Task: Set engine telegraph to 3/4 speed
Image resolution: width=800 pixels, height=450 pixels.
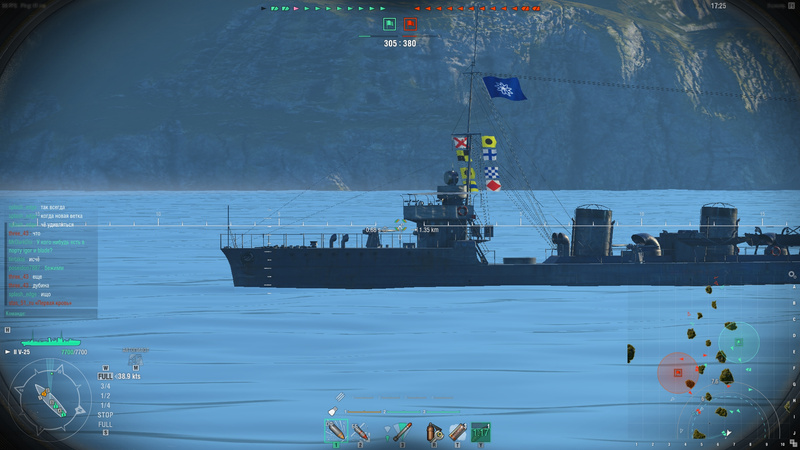Action: tap(105, 386)
